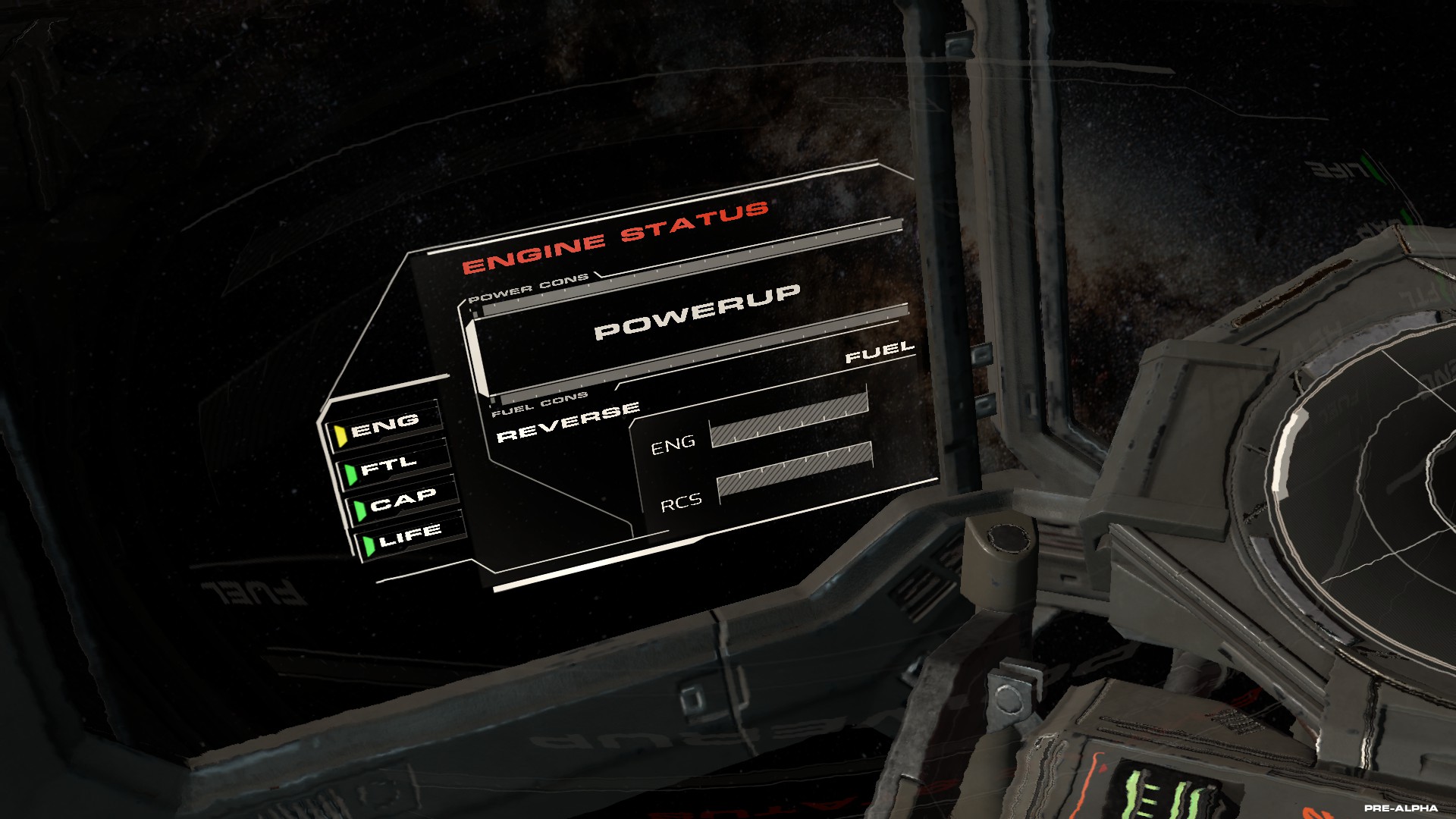Activate the POWERUP engine button
The width and height of the screenshot is (1456, 819).
point(696,312)
